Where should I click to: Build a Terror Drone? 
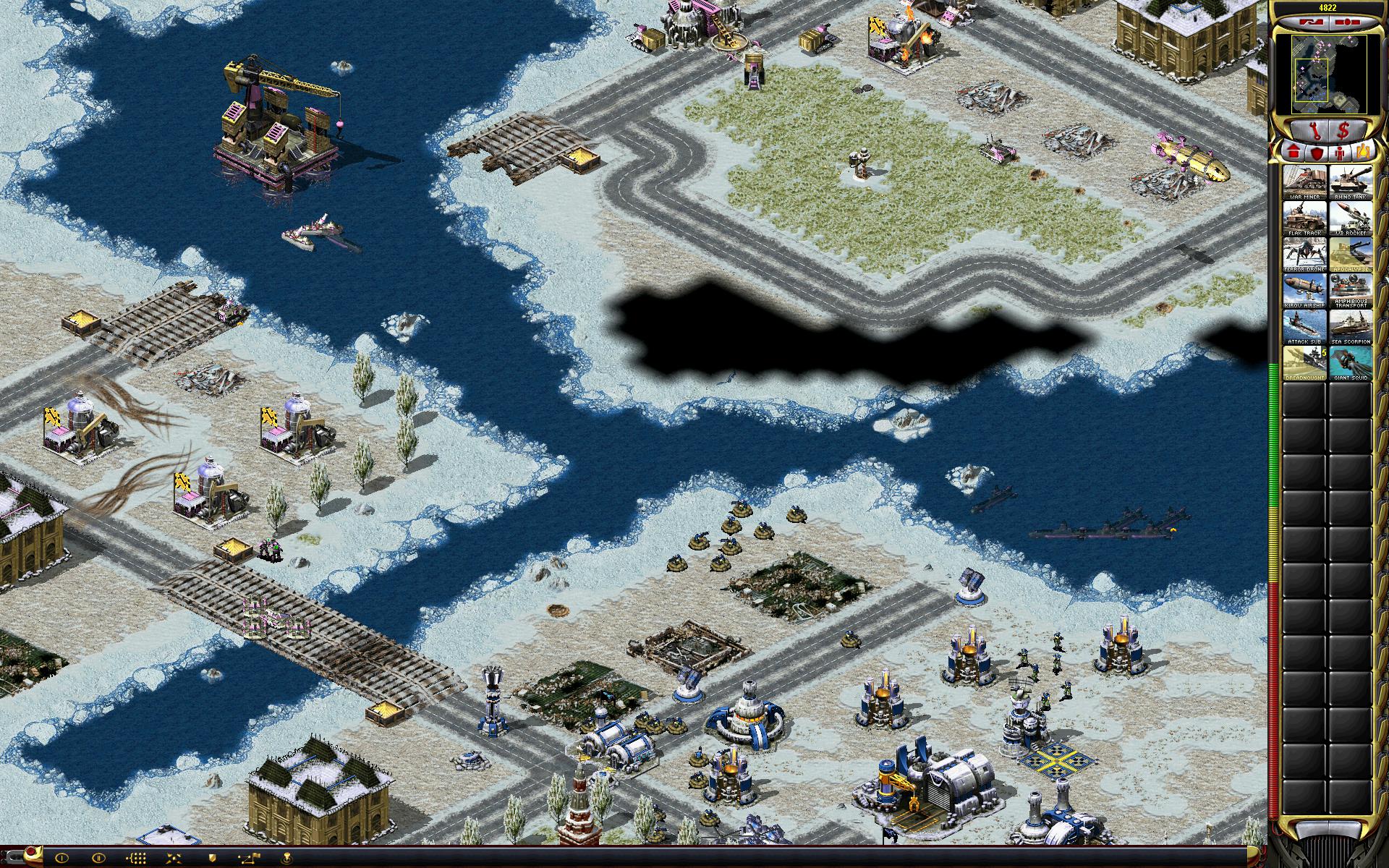pyautogui.click(x=1304, y=254)
